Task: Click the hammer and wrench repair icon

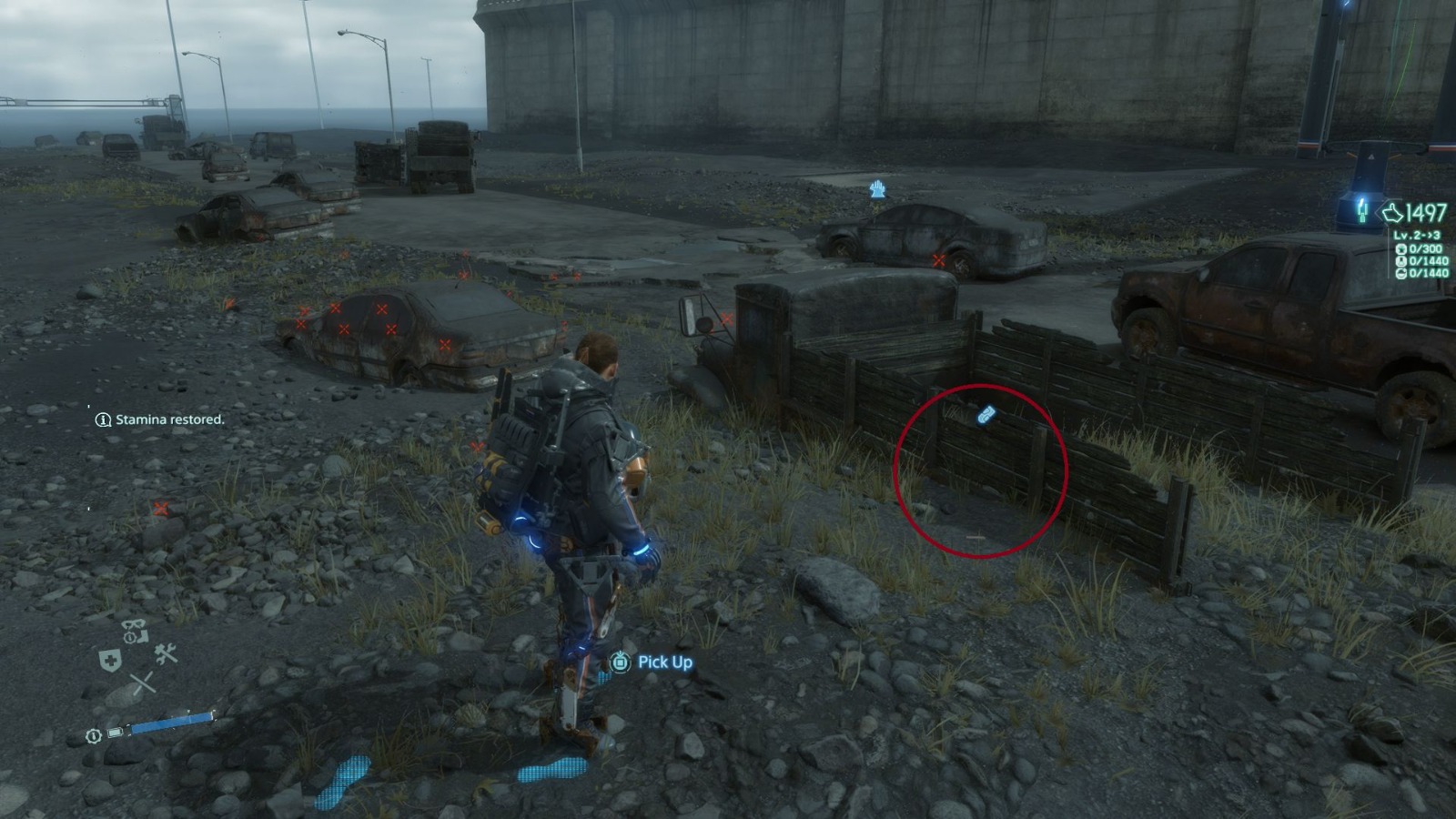Action: (166, 653)
